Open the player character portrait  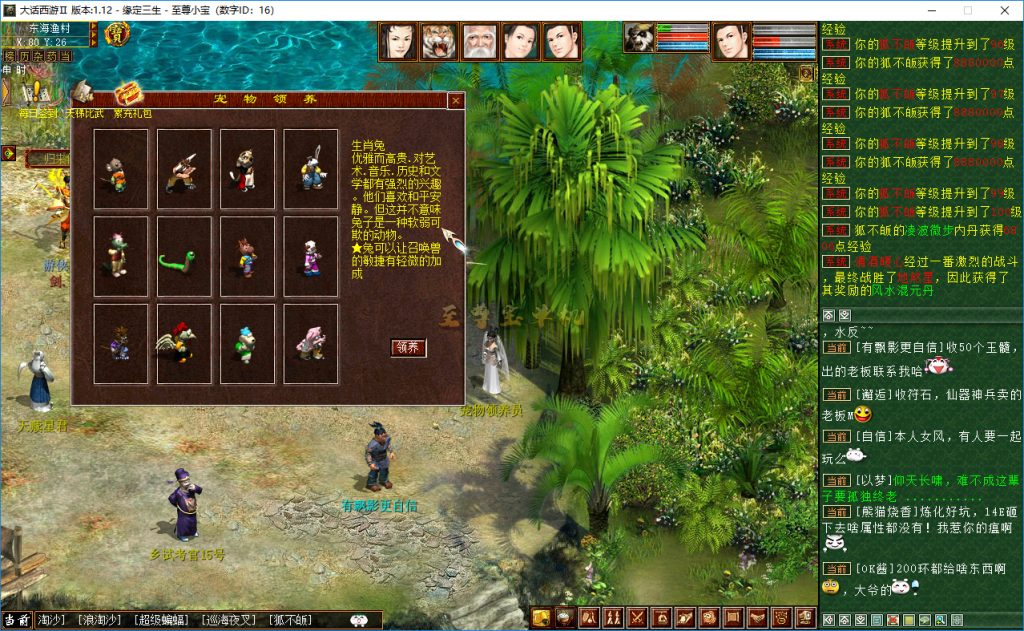click(x=730, y=41)
